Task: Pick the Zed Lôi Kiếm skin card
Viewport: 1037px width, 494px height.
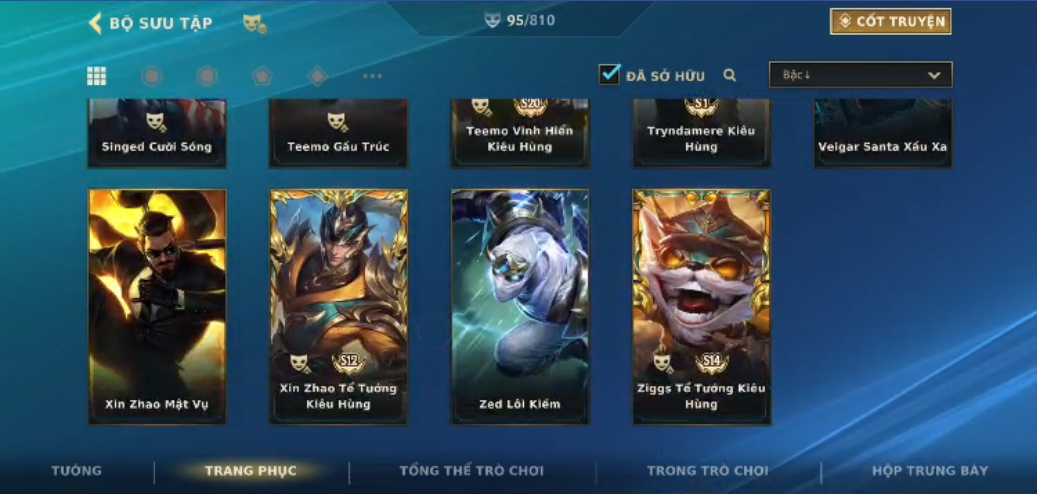Action: pyautogui.click(x=520, y=306)
